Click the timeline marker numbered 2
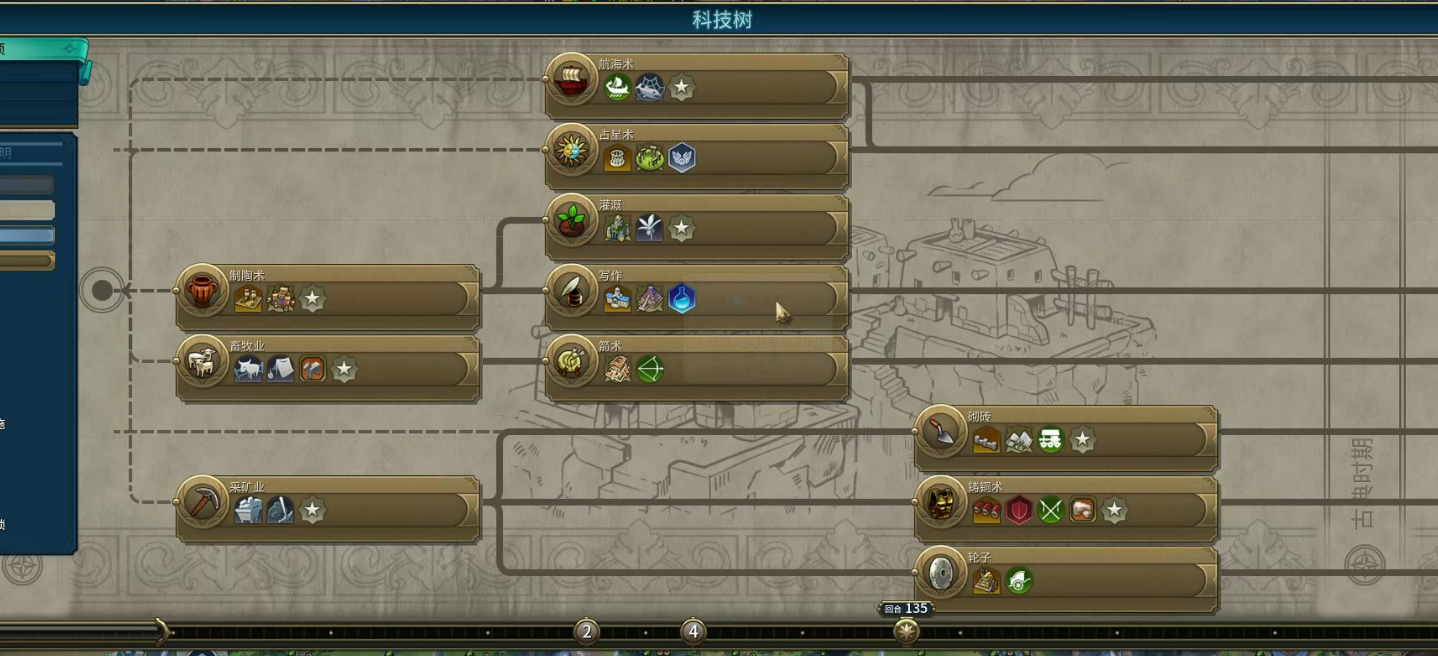 coord(587,631)
